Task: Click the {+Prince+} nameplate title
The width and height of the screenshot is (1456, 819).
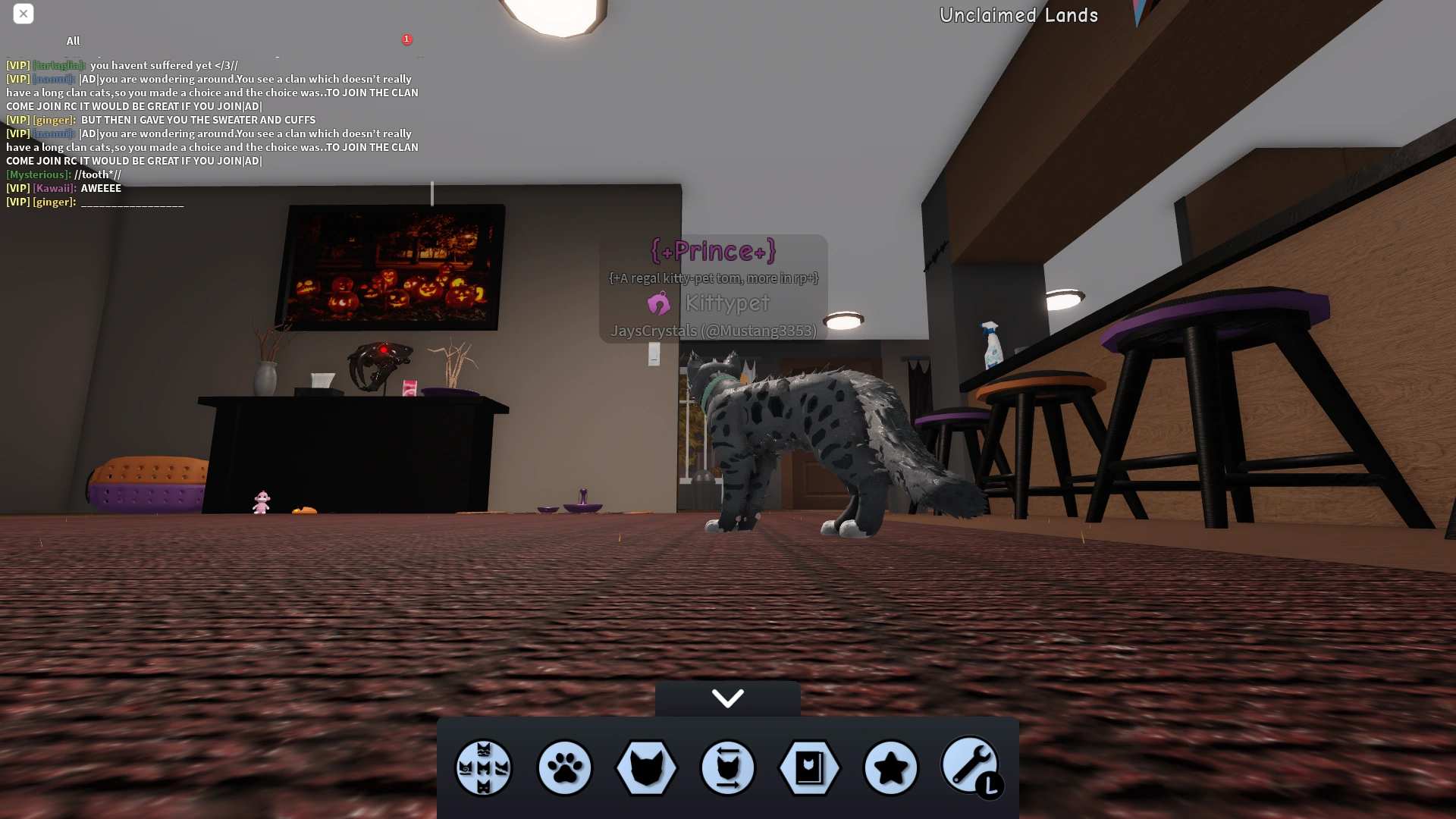Action: [x=714, y=251]
